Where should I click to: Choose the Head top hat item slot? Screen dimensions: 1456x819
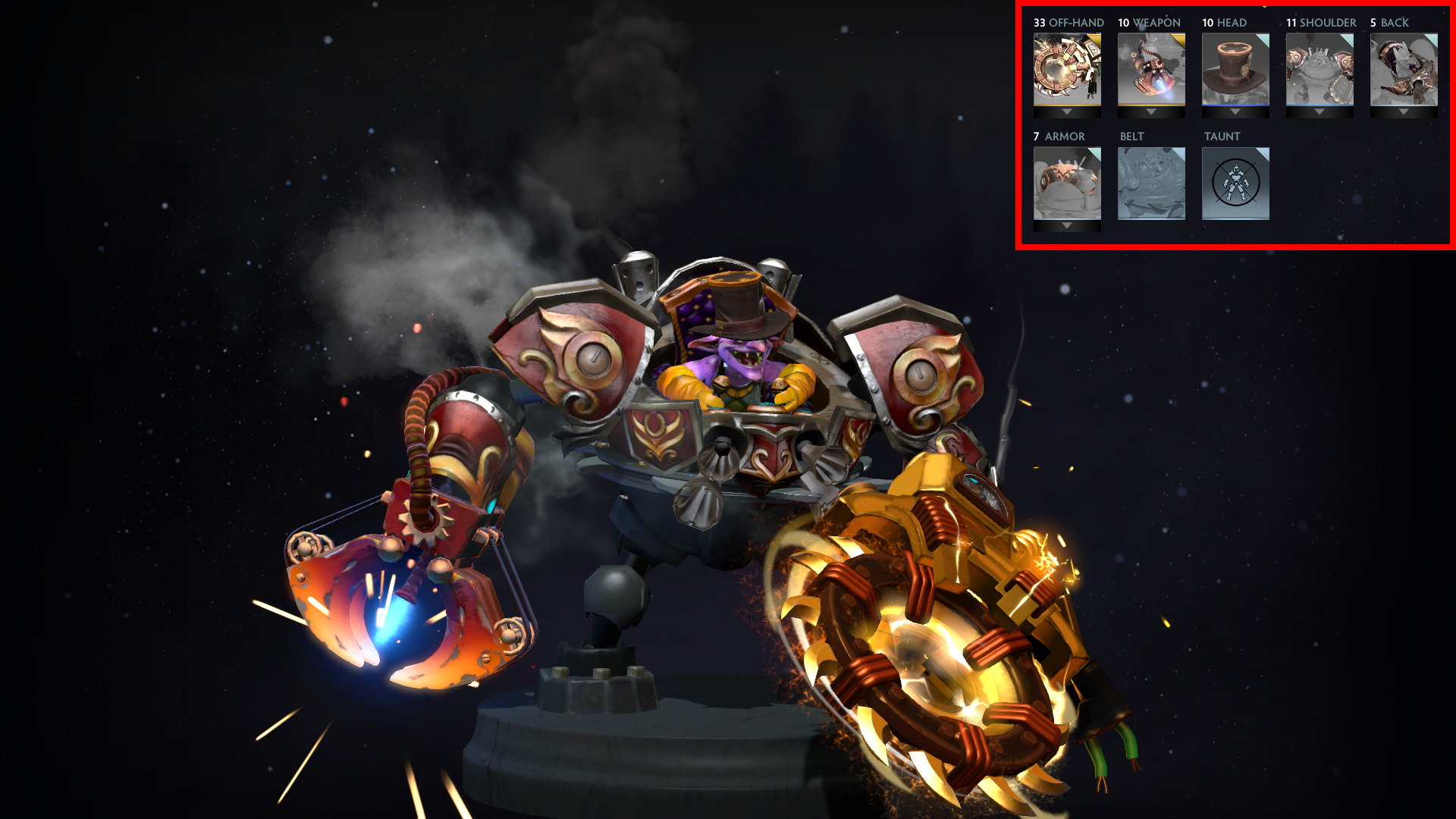pyautogui.click(x=1235, y=69)
